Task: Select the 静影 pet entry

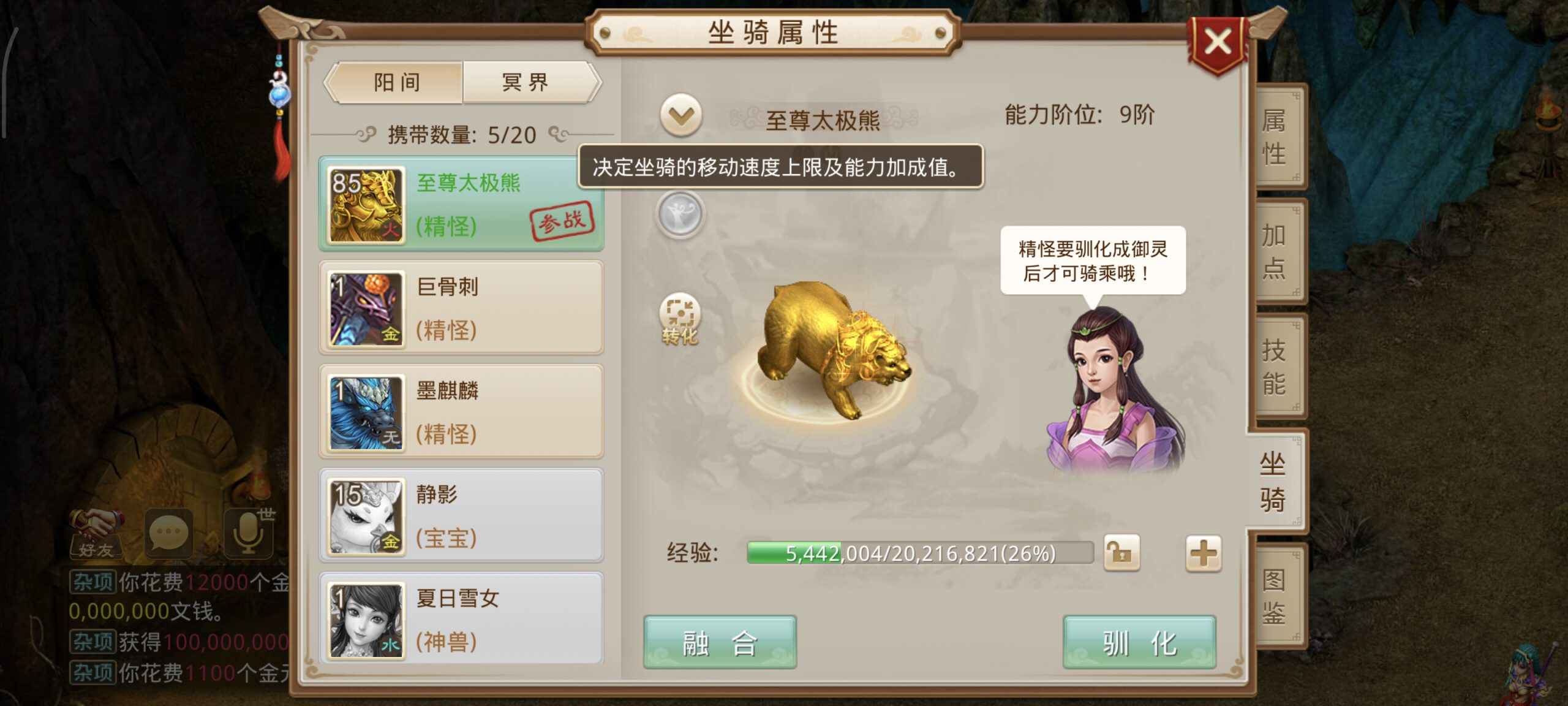Action: tap(461, 515)
